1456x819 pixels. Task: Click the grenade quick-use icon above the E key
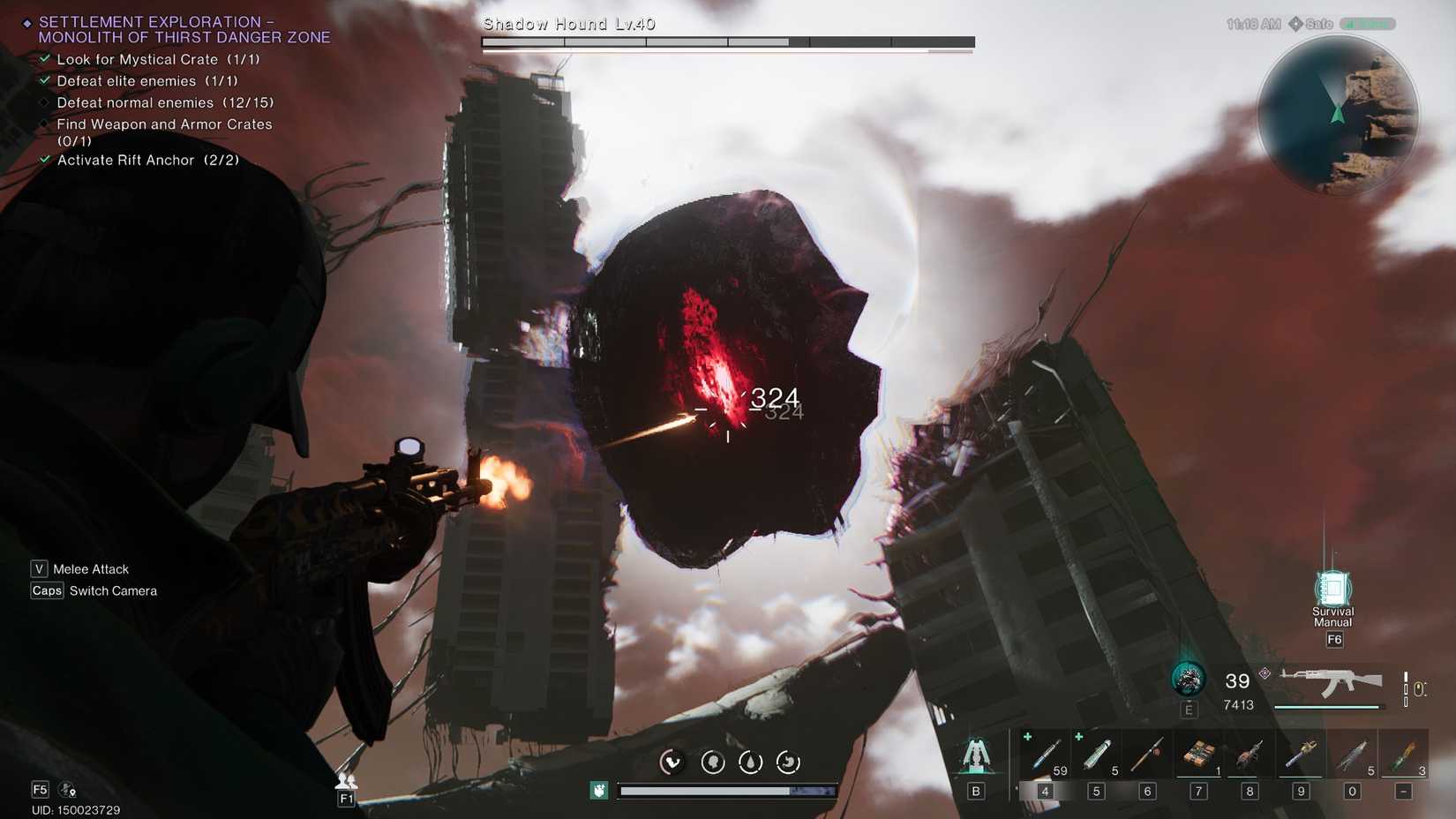[x=1190, y=680]
